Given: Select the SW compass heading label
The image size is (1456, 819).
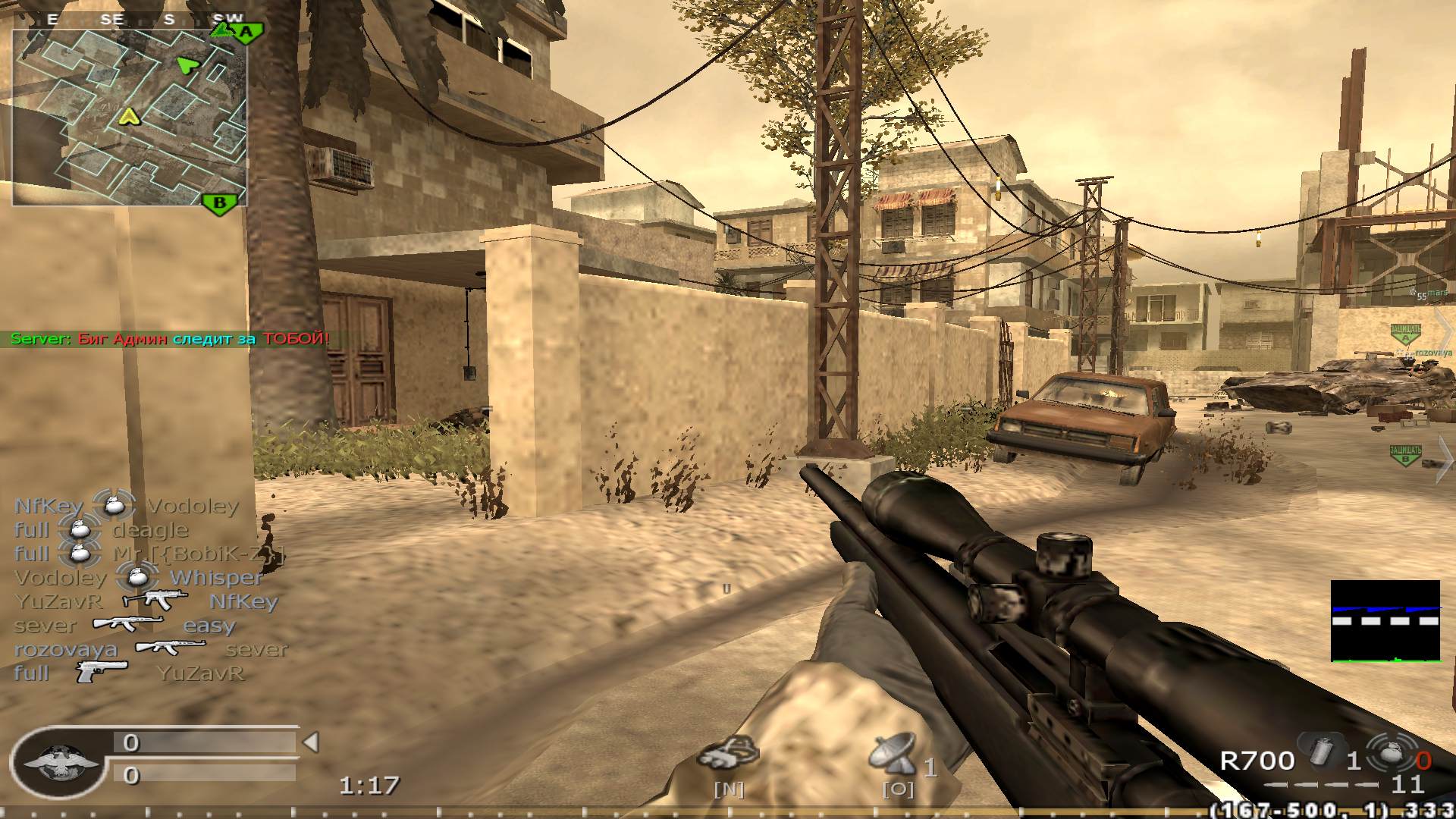Looking at the screenshot, I should (230, 19).
